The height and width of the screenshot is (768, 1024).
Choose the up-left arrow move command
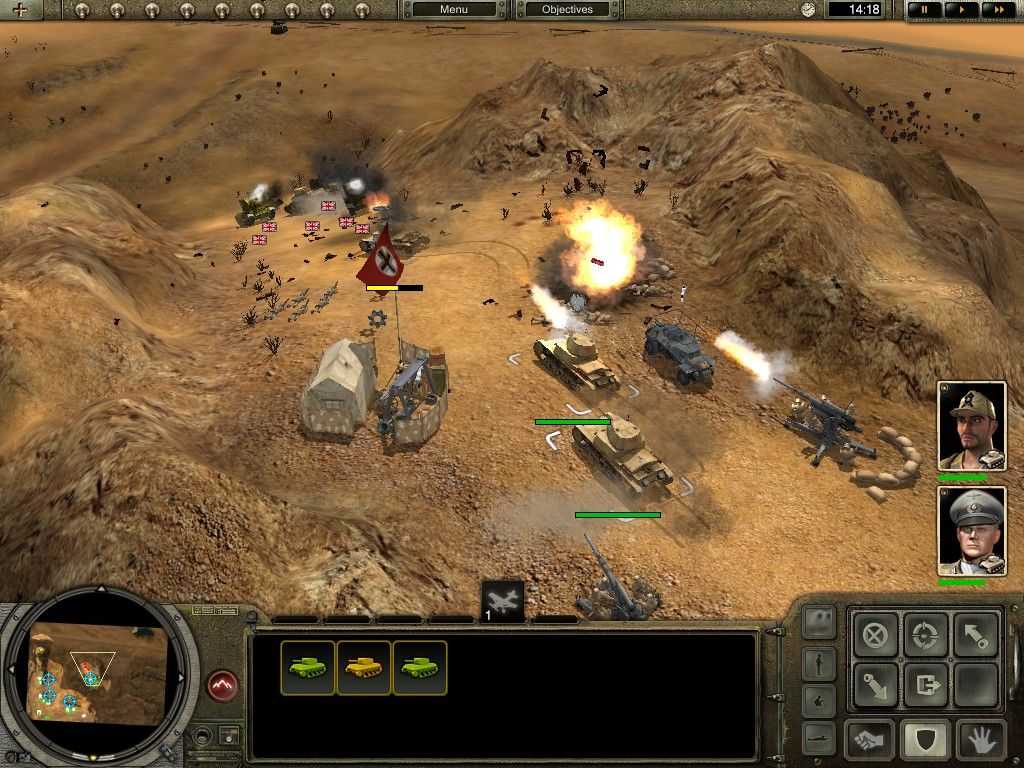[x=976, y=634]
